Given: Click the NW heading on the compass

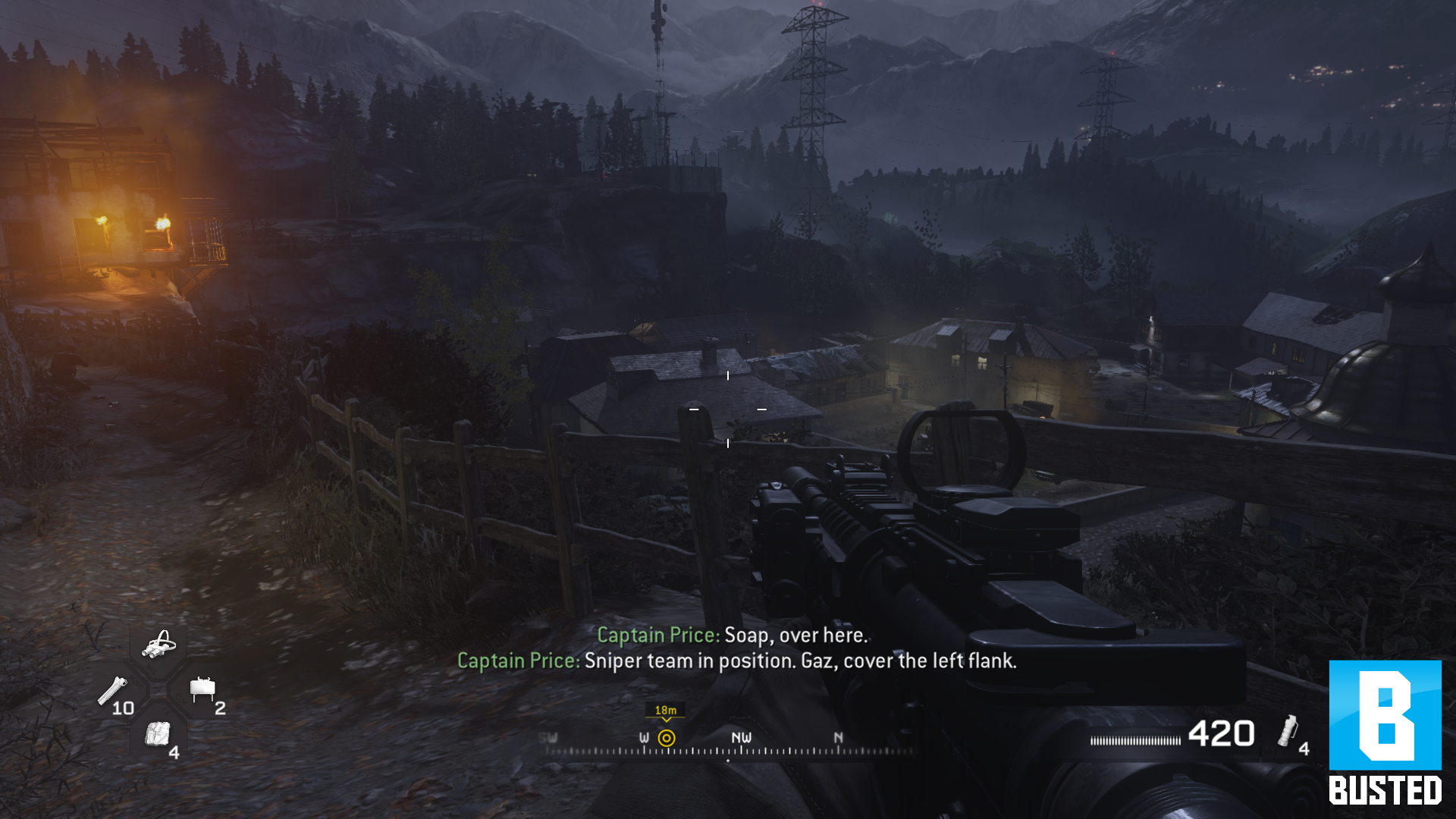Looking at the screenshot, I should 741,738.
